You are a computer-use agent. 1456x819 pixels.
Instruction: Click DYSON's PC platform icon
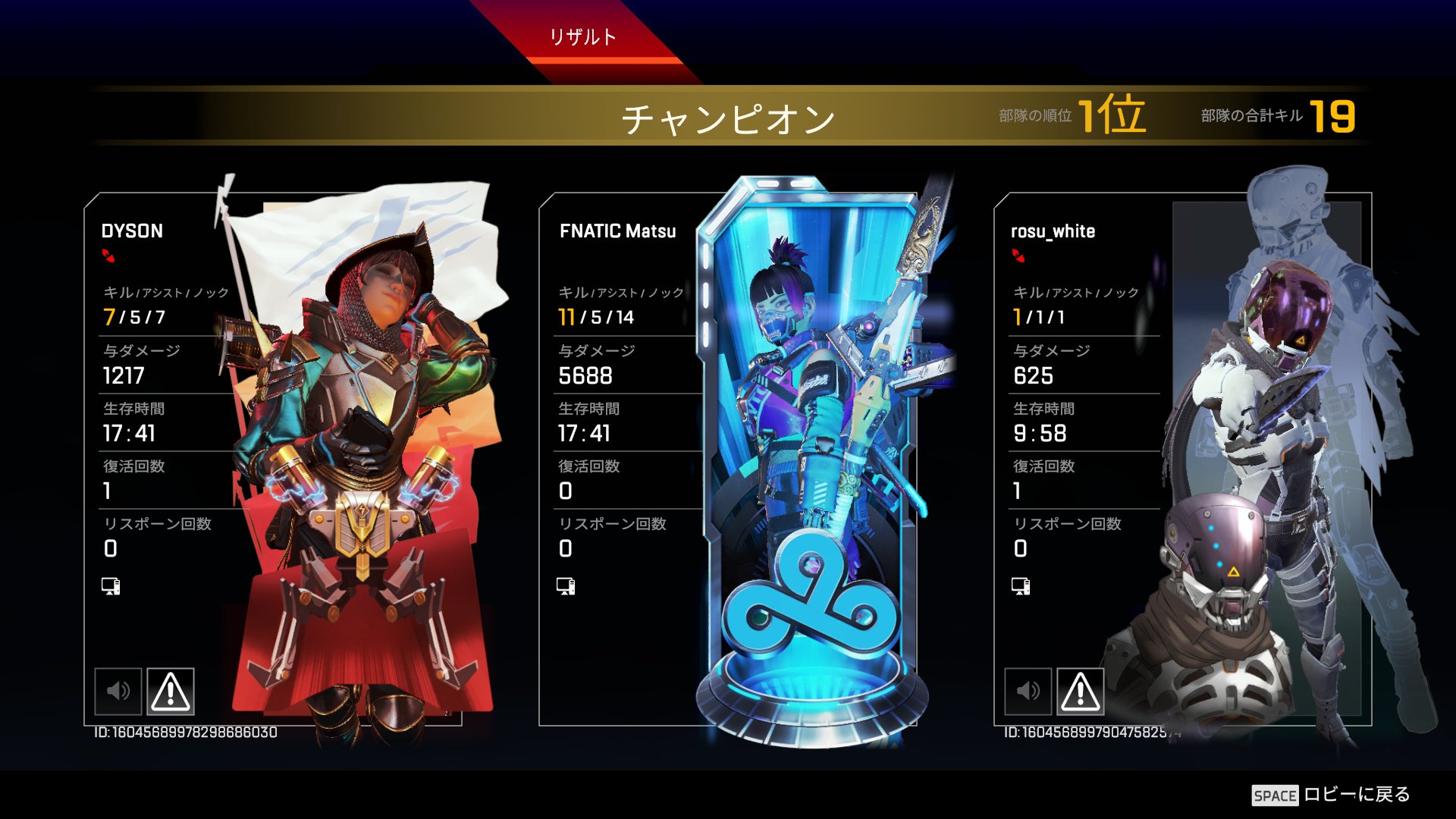coord(110,585)
